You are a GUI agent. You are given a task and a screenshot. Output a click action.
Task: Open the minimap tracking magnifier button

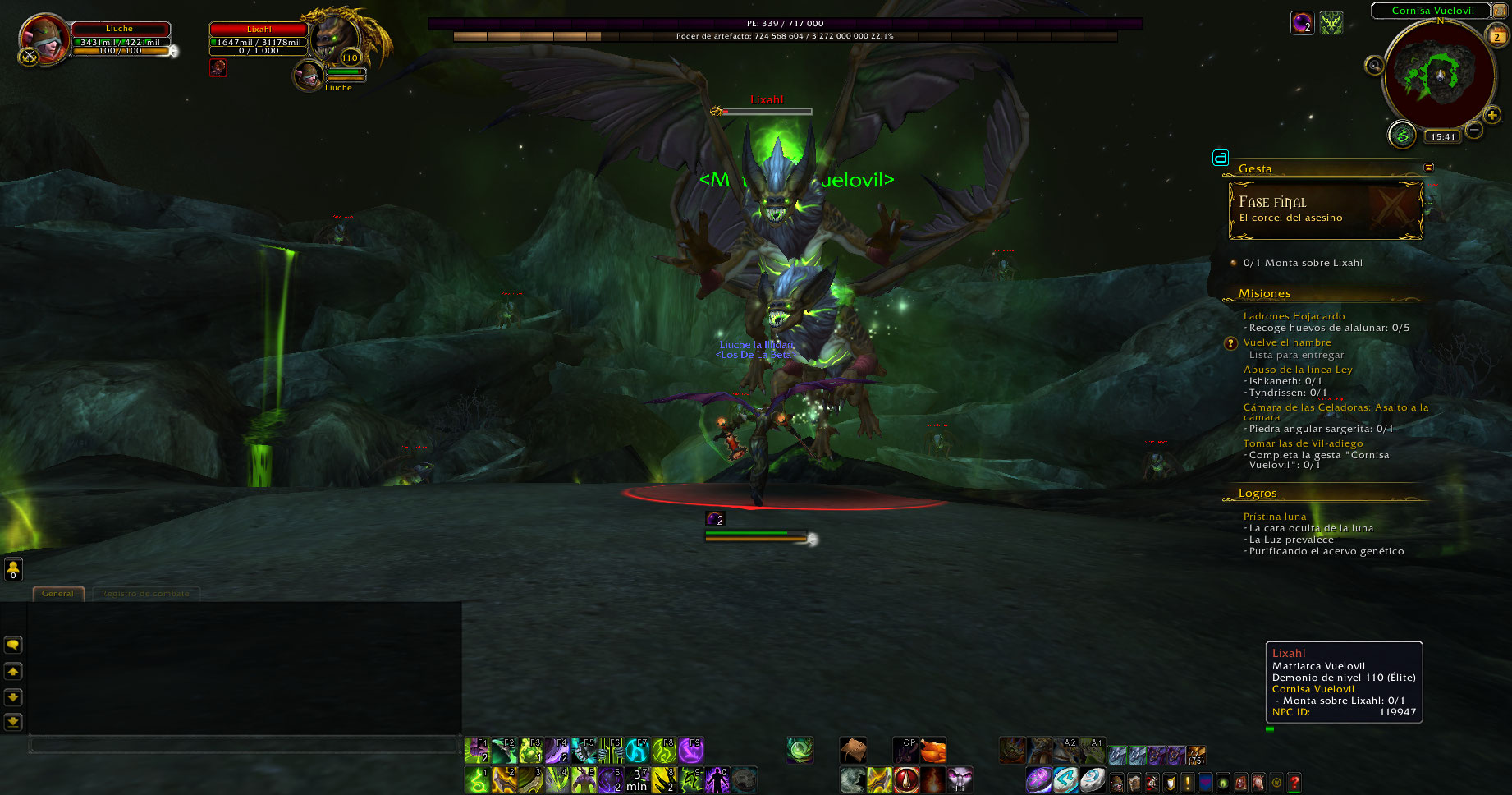(1373, 65)
